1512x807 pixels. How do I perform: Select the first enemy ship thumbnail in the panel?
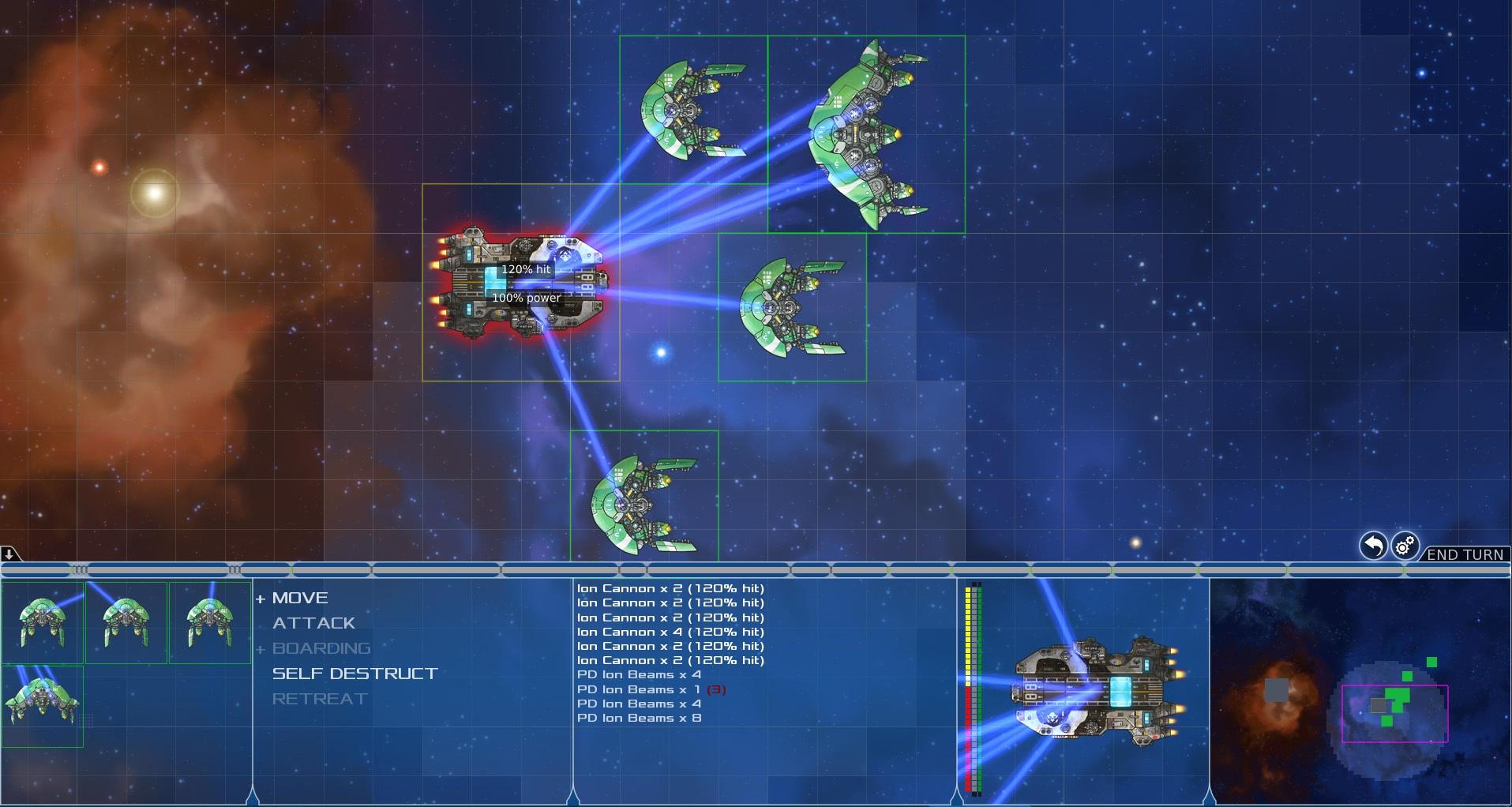pos(43,623)
